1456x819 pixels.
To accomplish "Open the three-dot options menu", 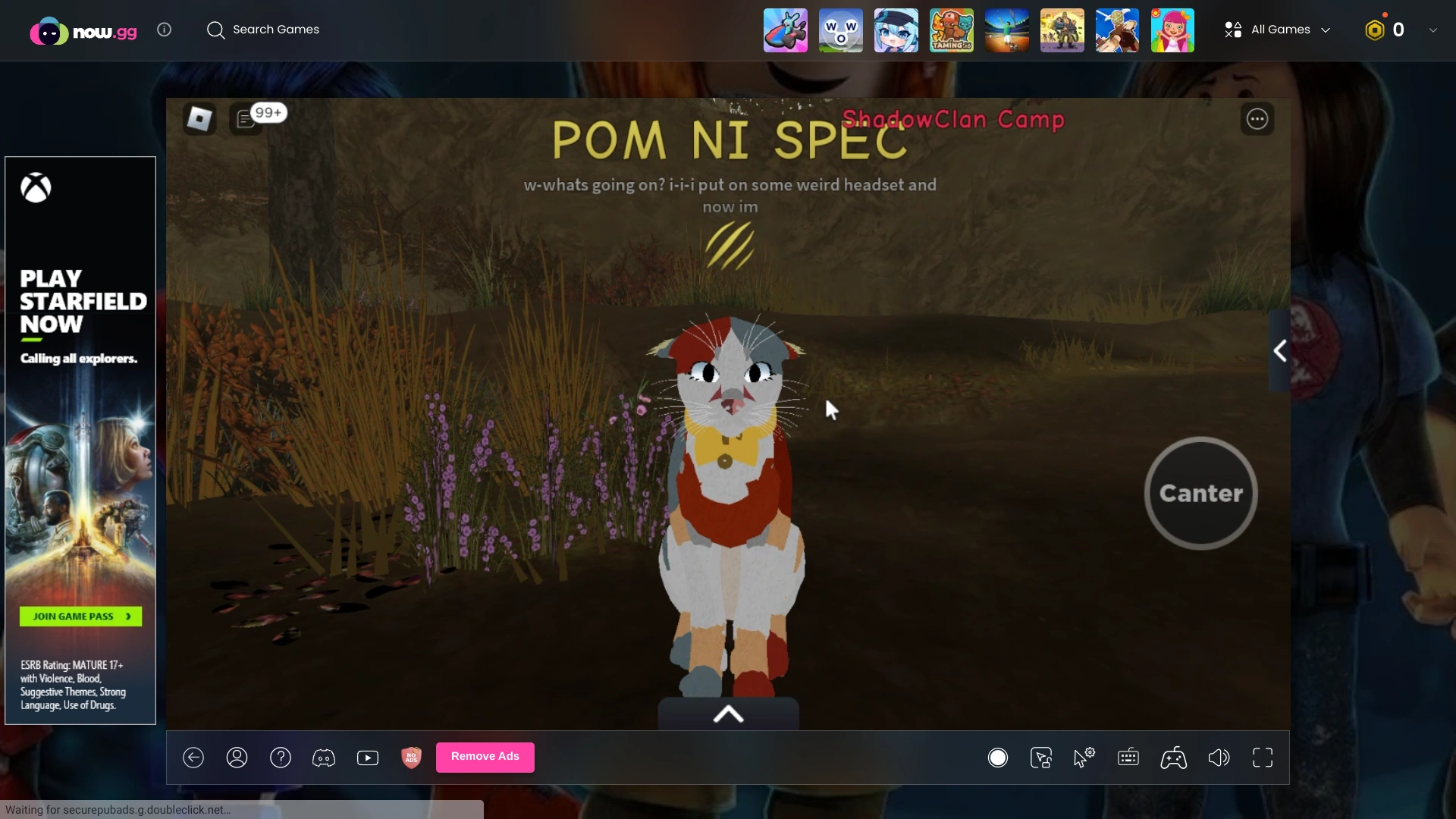I will (x=1257, y=119).
